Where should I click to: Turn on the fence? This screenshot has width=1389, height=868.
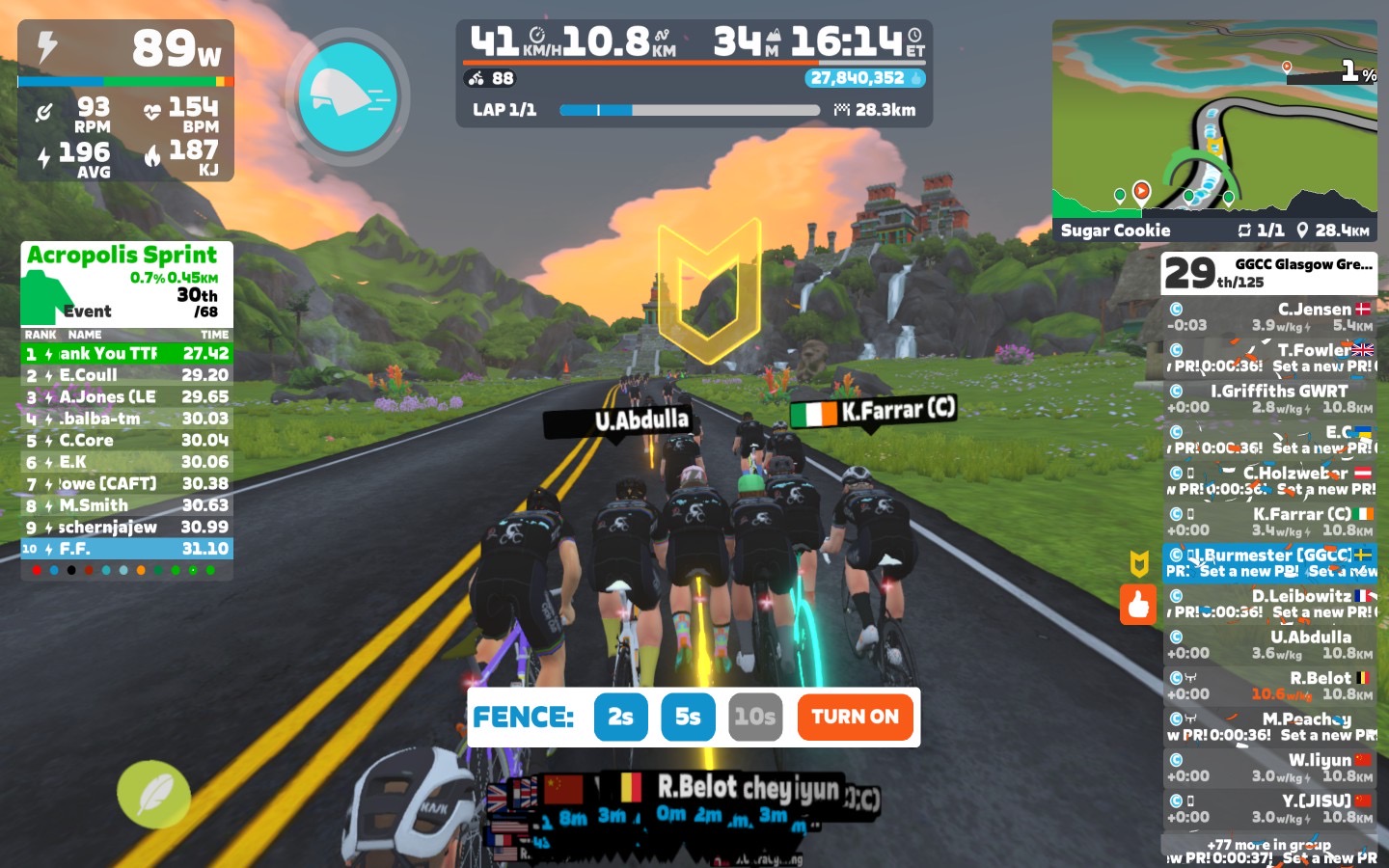[855, 717]
